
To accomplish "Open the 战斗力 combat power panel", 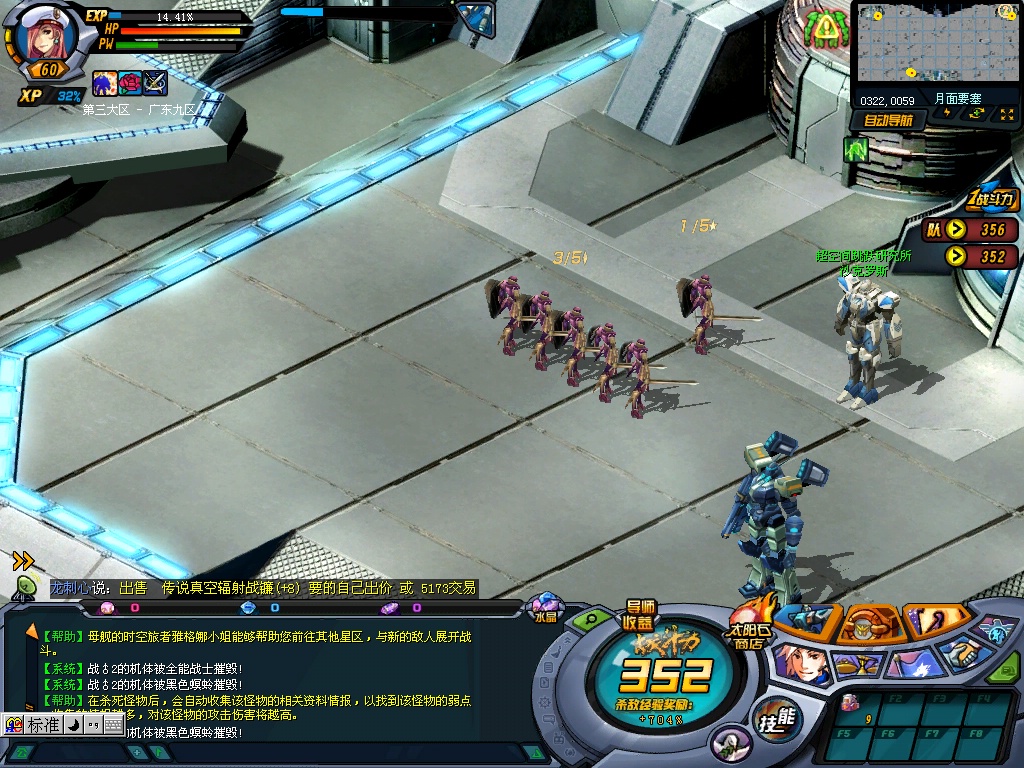I will click(x=991, y=199).
